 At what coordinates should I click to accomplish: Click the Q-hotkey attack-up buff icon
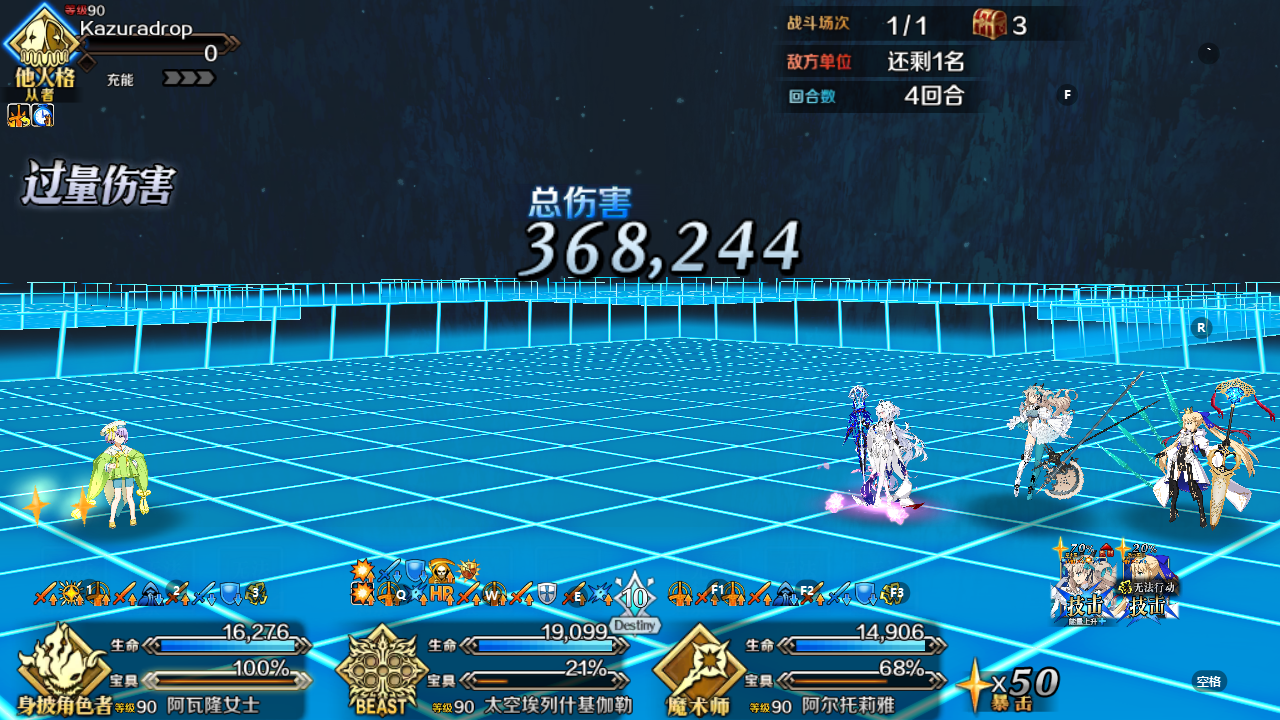pyautogui.click(x=397, y=594)
